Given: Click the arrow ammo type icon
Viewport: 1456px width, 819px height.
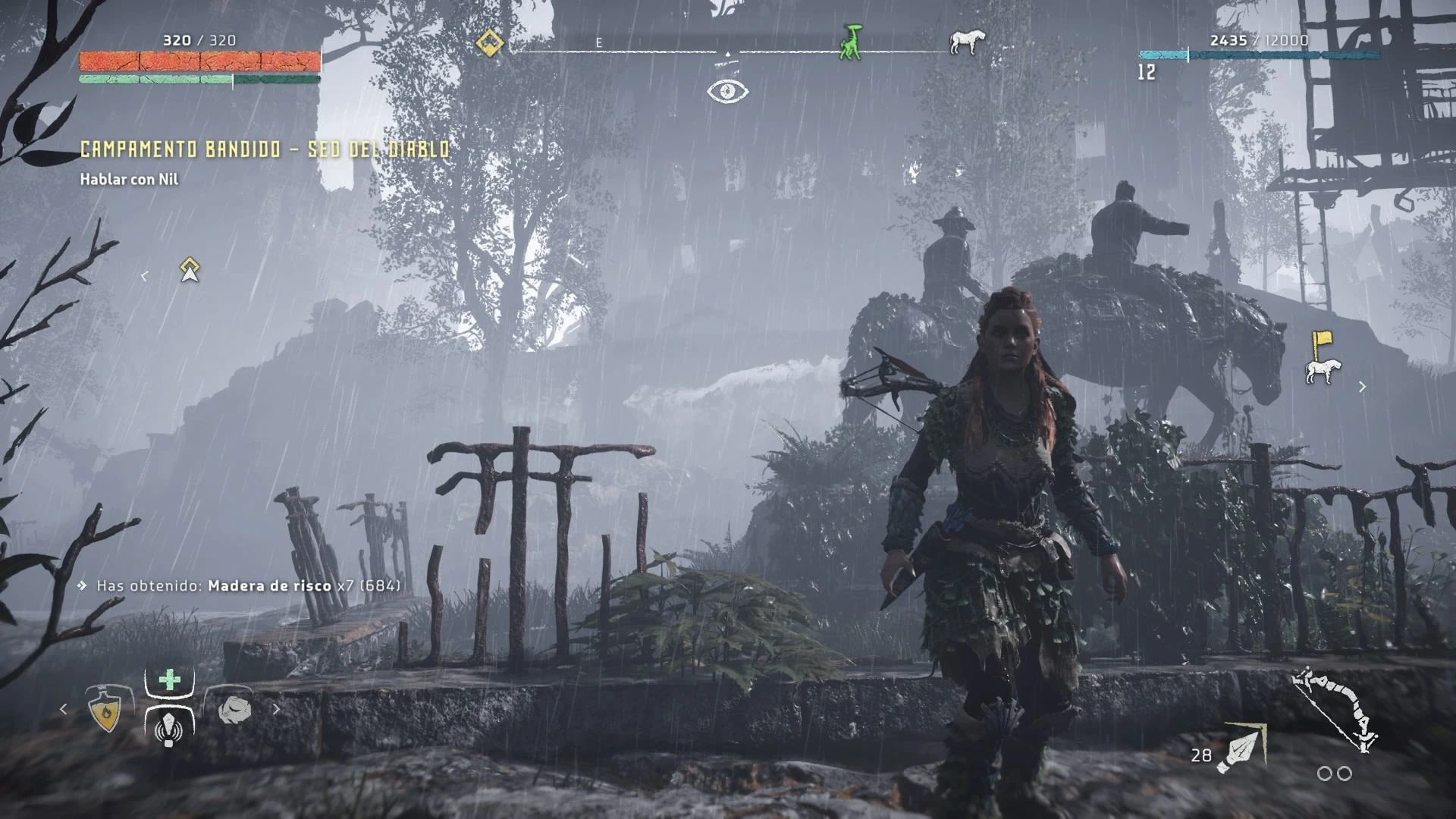Looking at the screenshot, I should click(1241, 748).
